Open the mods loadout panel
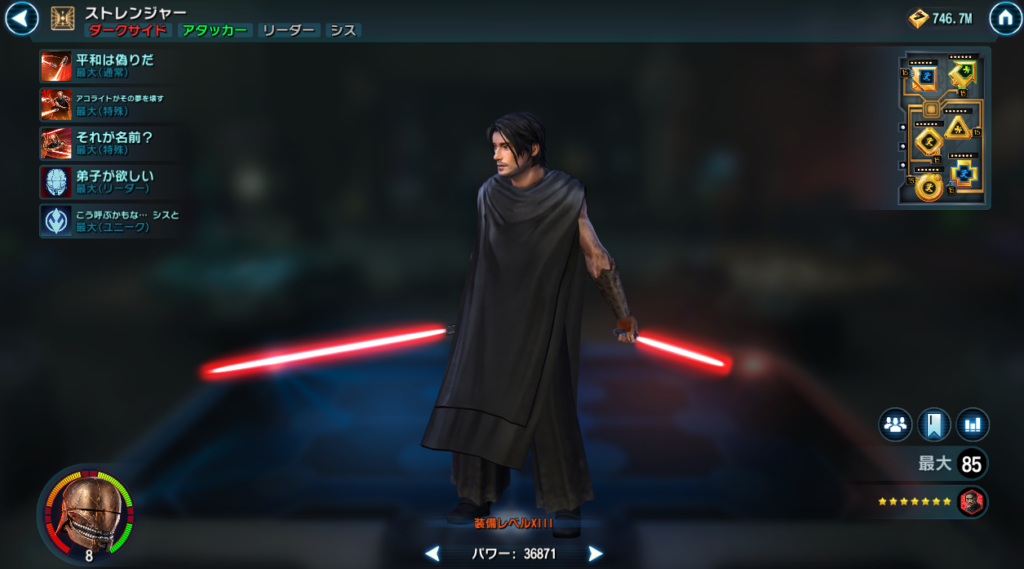The width and height of the screenshot is (1024, 569). (943, 127)
